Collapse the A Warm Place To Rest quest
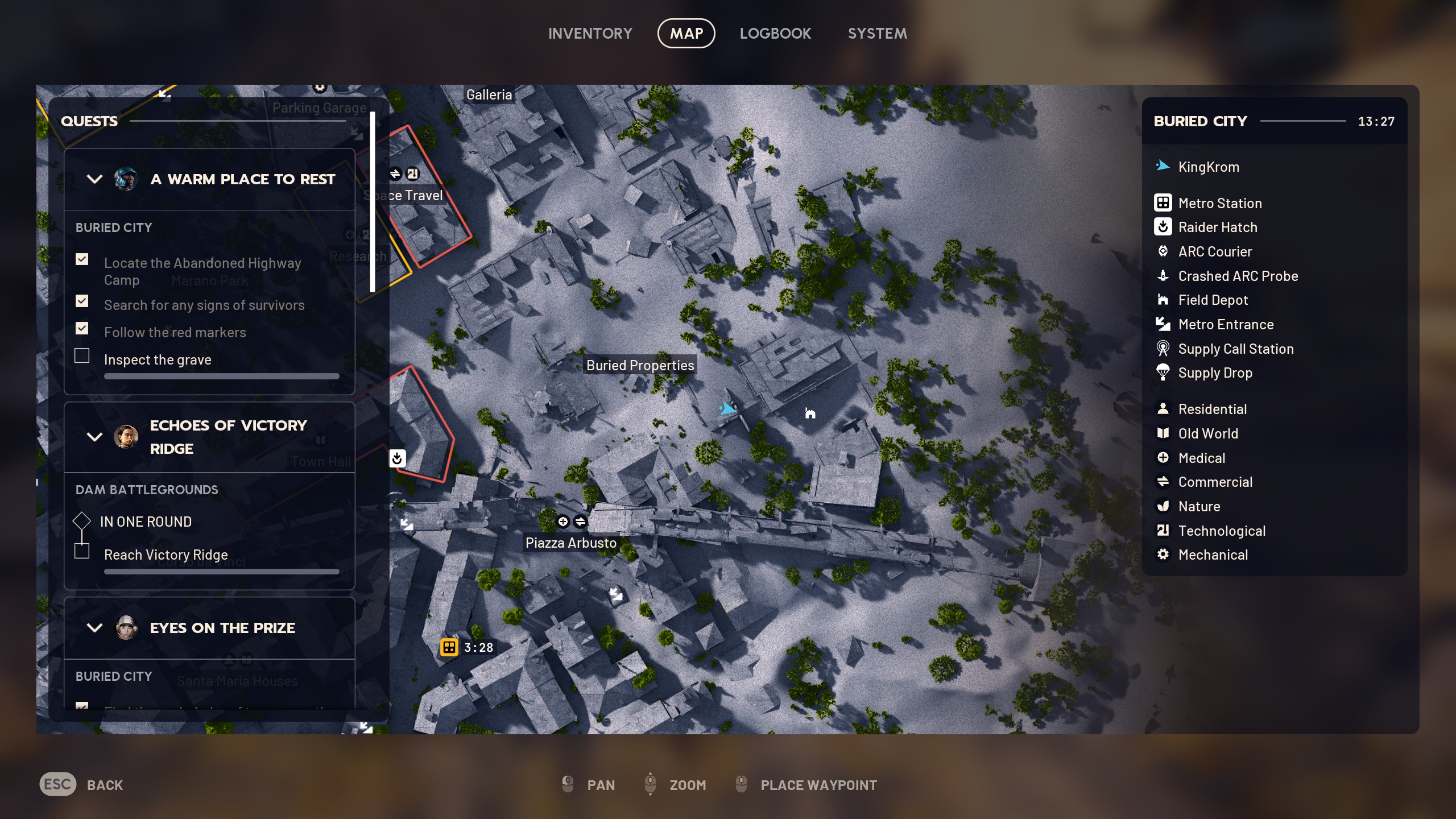The height and width of the screenshot is (819, 1456). pos(94,179)
